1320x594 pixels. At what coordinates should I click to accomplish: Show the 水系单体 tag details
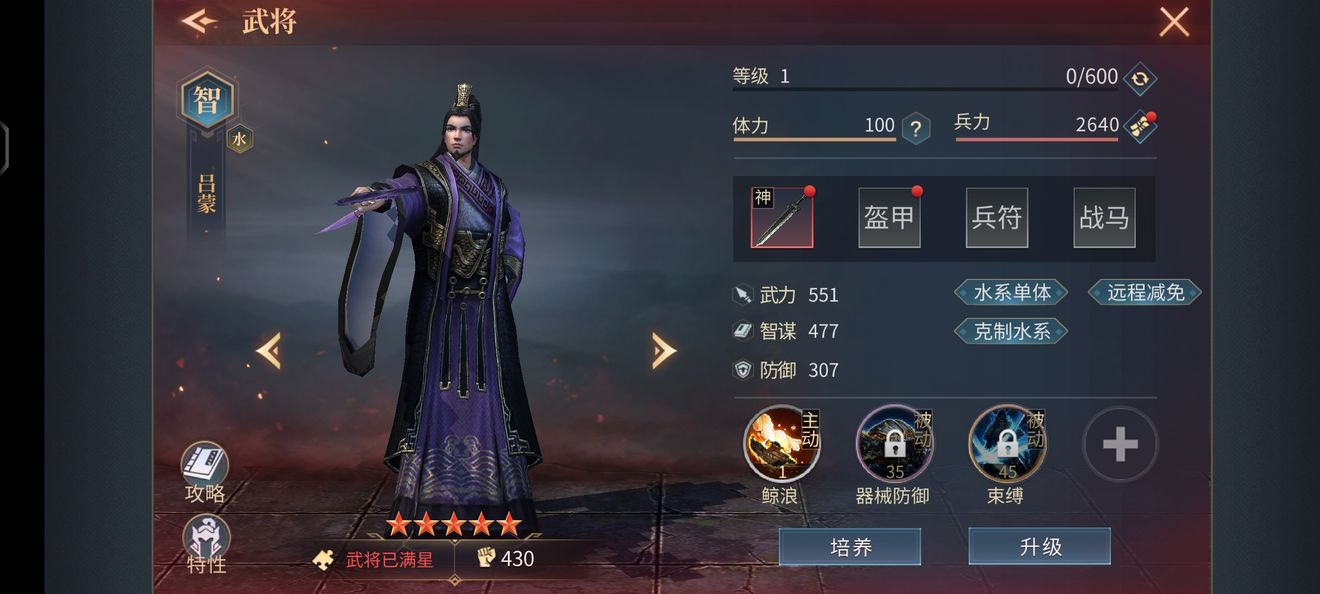point(1011,292)
